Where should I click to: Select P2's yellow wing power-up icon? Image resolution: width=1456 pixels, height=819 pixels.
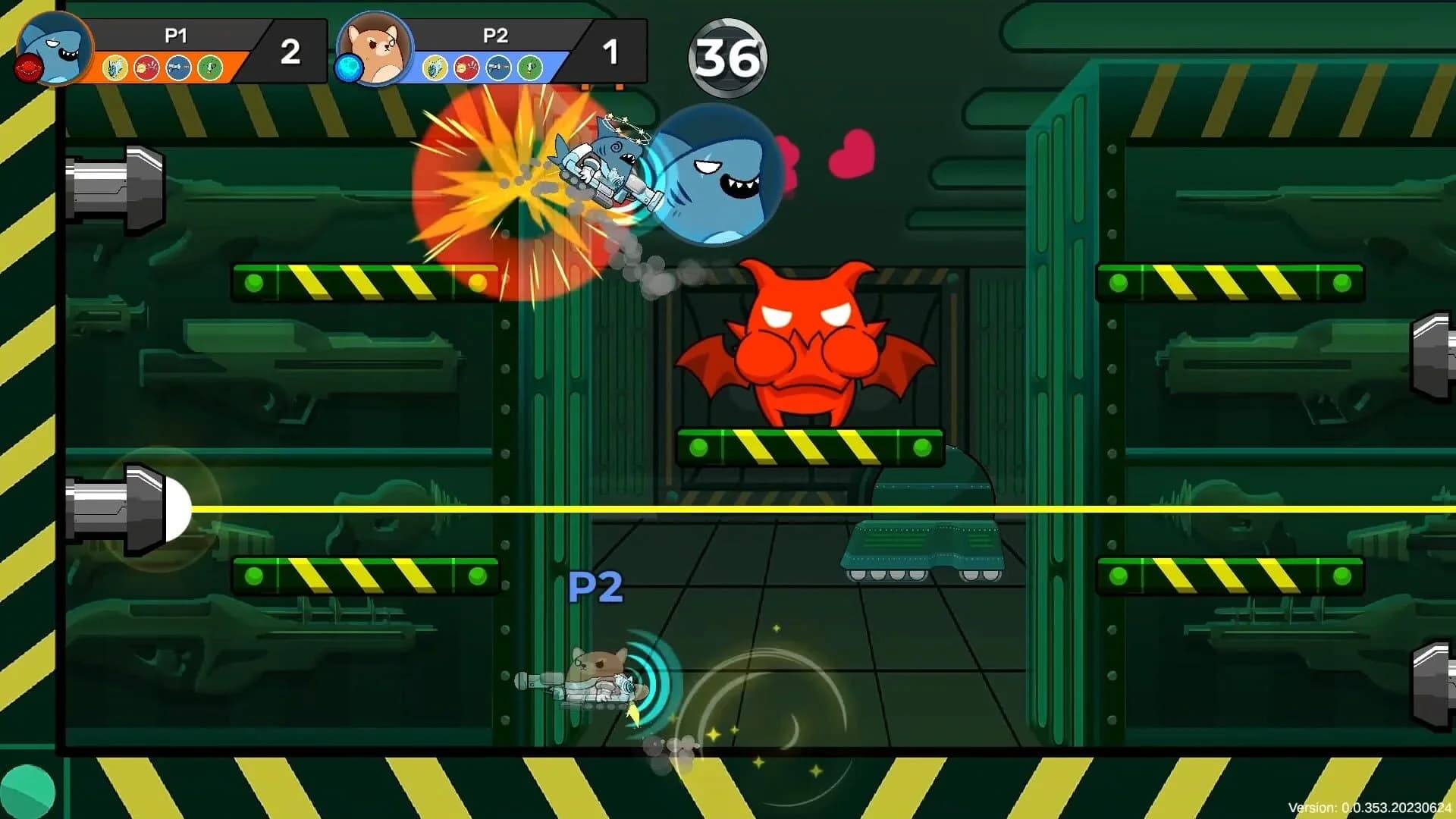tap(435, 68)
